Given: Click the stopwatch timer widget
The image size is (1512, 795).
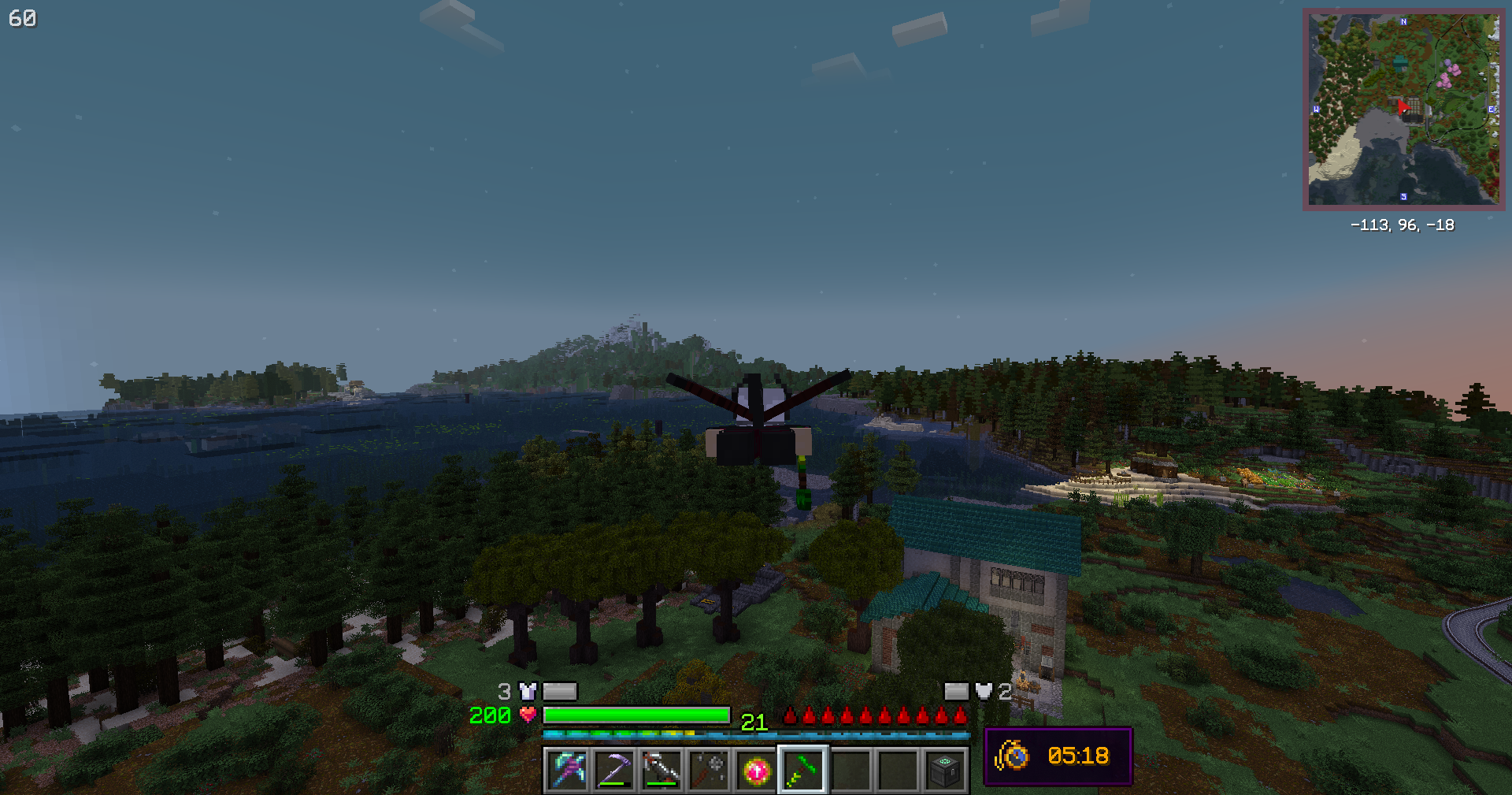Looking at the screenshot, I should pyautogui.click(x=1058, y=756).
